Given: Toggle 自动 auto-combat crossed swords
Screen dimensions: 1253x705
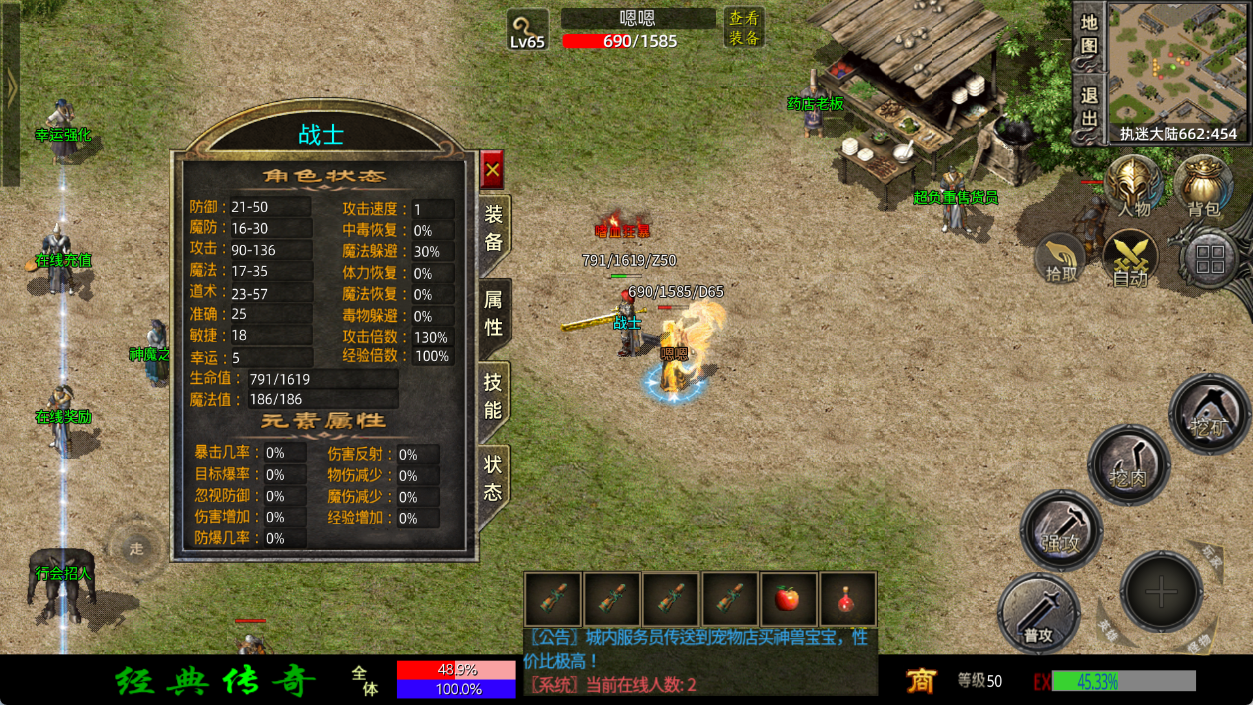Looking at the screenshot, I should coord(1131,259).
